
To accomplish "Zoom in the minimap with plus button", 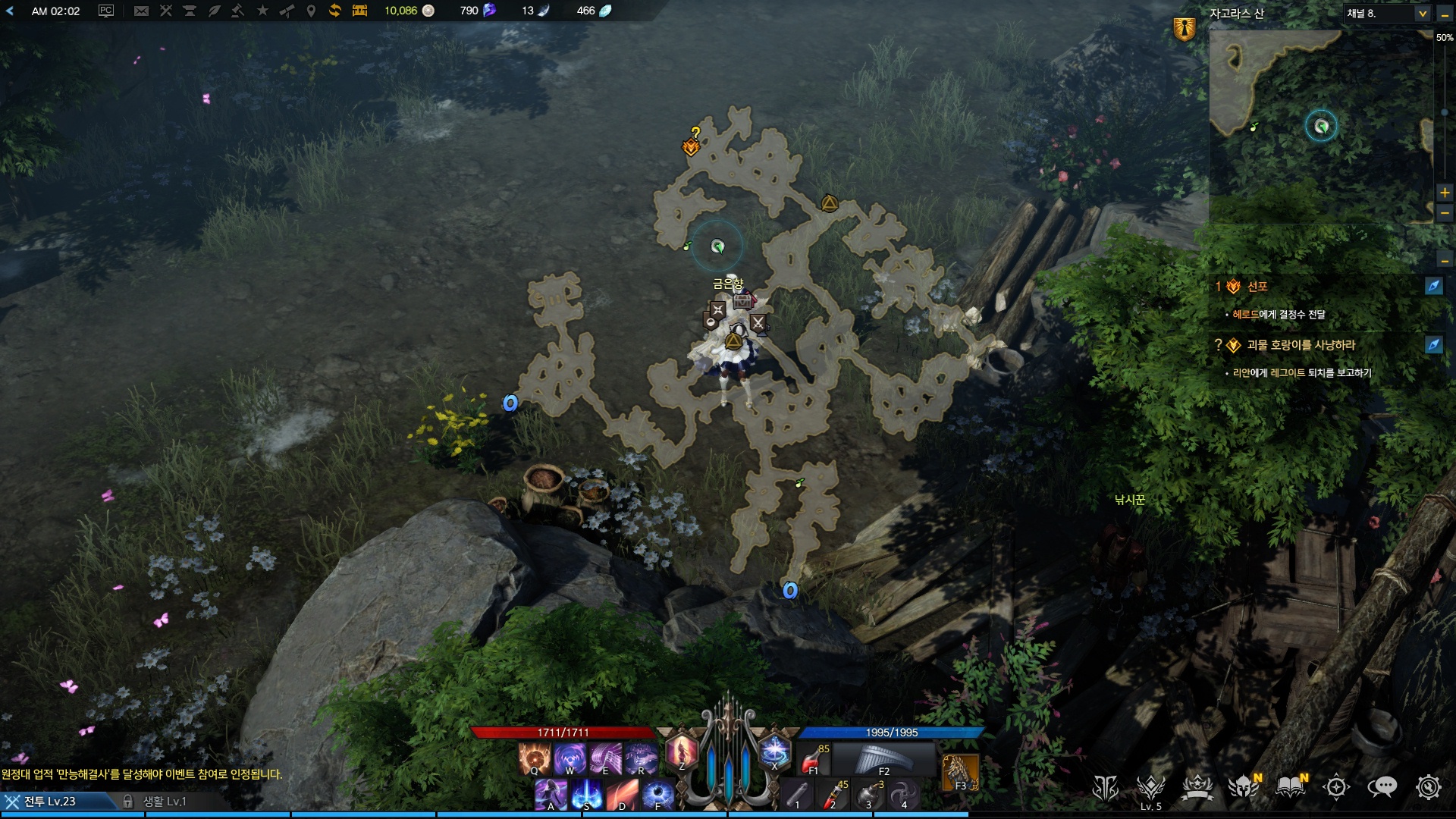I will pyautogui.click(x=1445, y=193).
